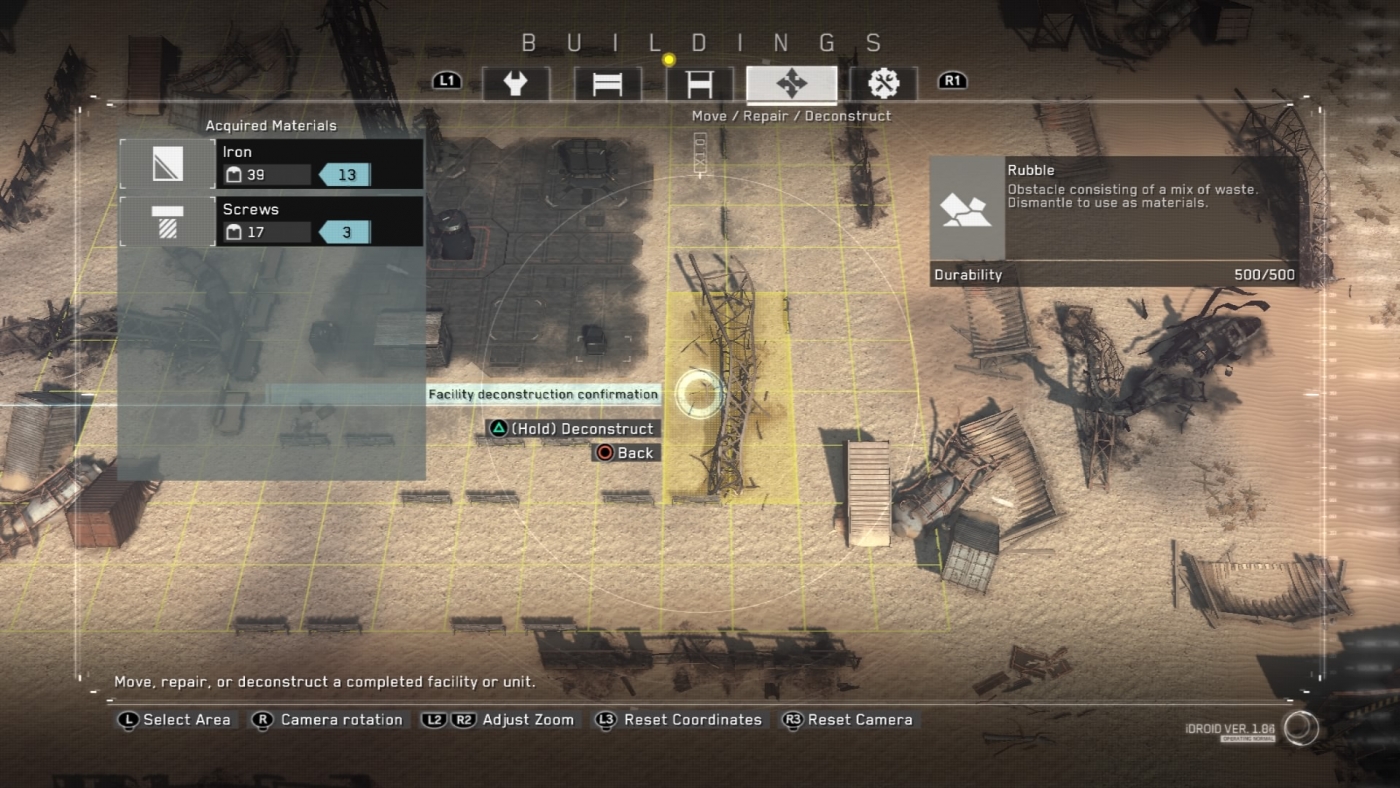The height and width of the screenshot is (788, 1400).
Task: Click the Iron material icon
Action: 166,164
